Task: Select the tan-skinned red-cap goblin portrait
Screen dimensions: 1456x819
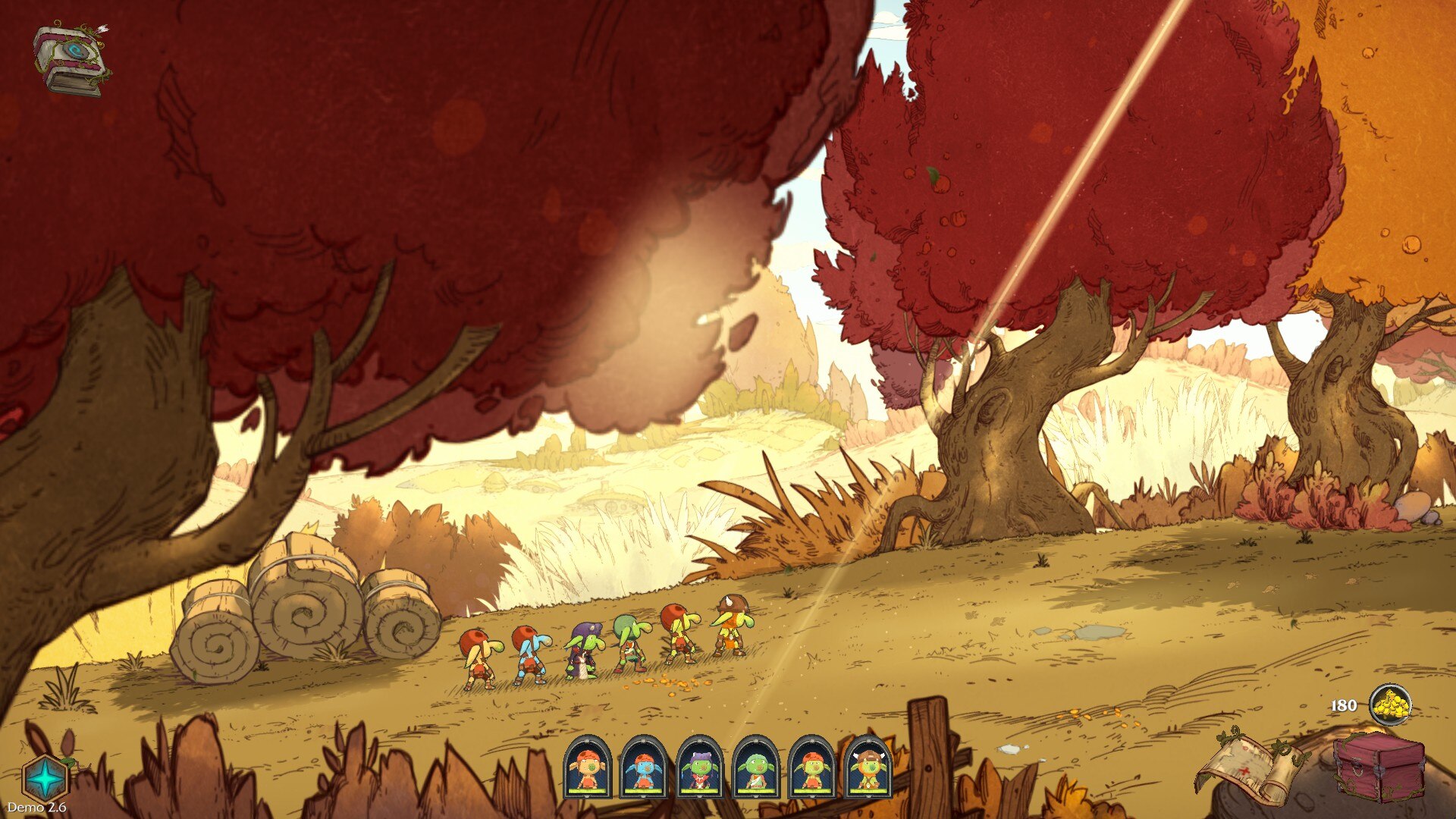Action: (x=588, y=768)
